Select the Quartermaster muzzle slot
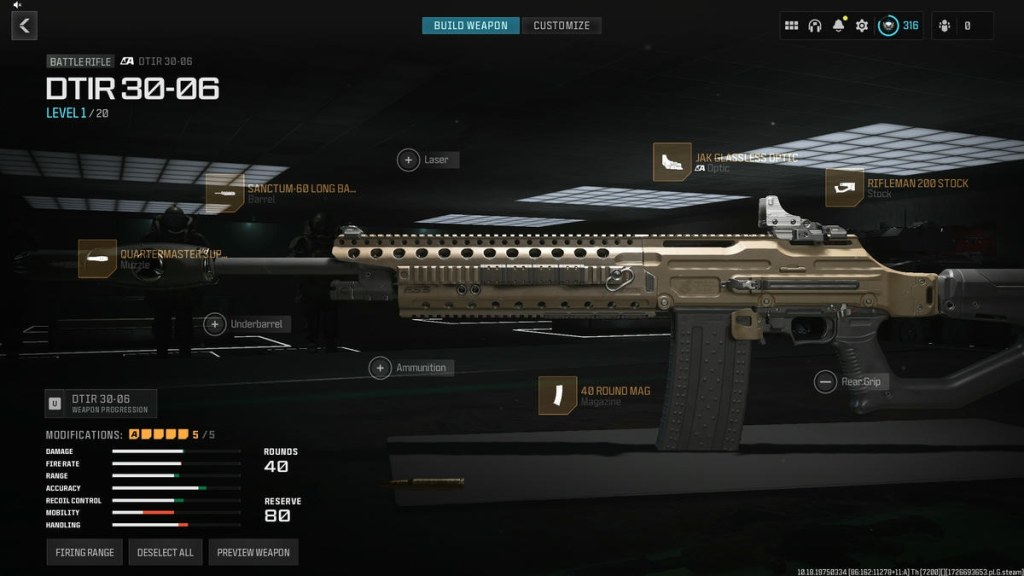The image size is (1024, 576). point(97,258)
